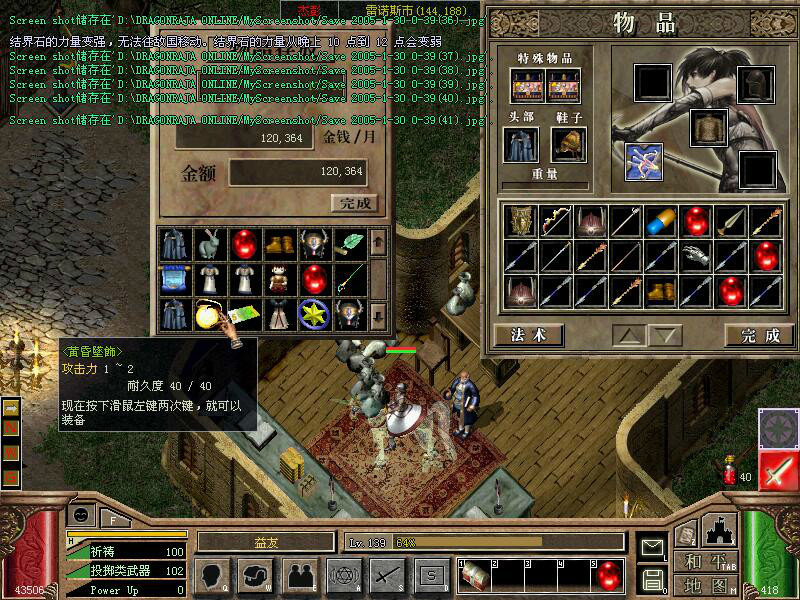Pick the yellow star emblem in storage

[312, 313]
